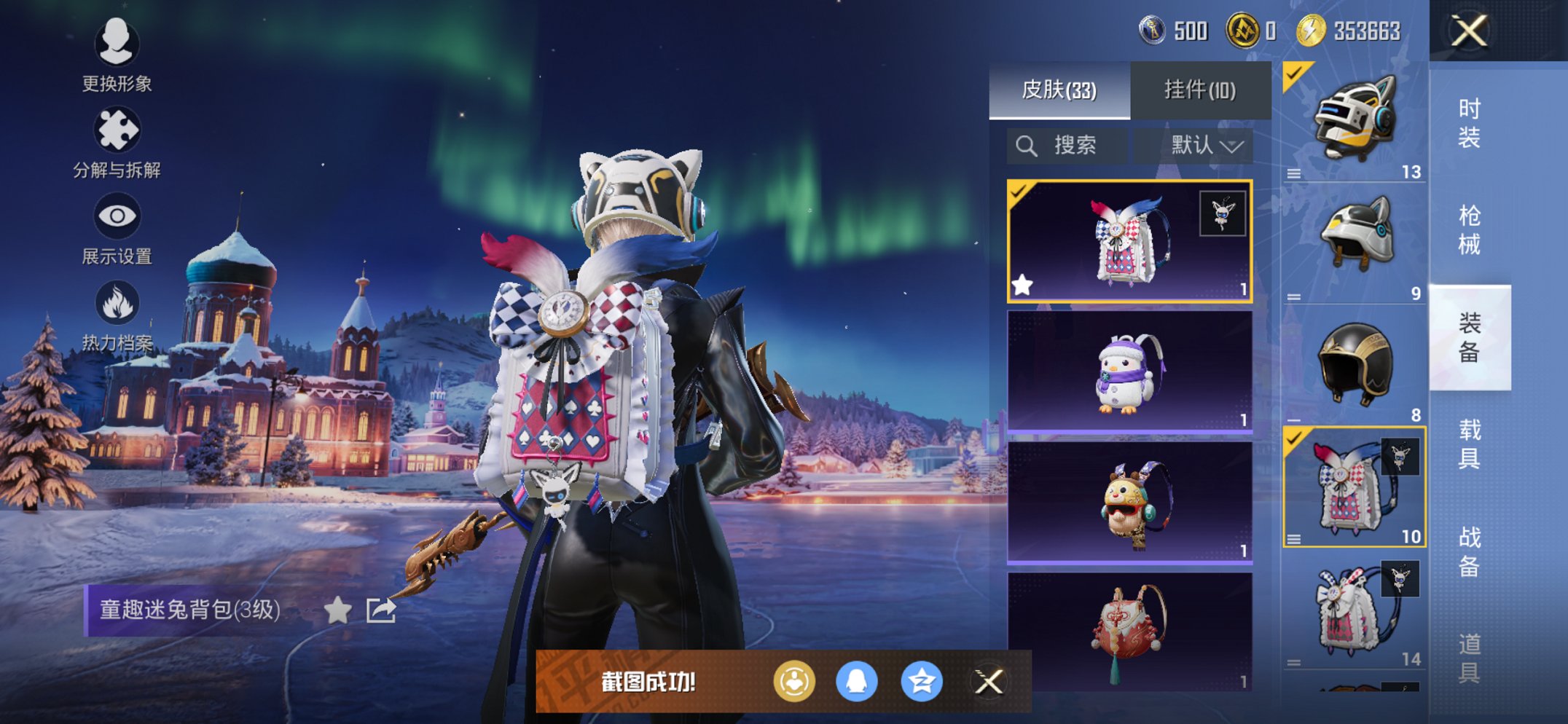
Task: Open the 时装 outfits category
Action: (x=1469, y=122)
